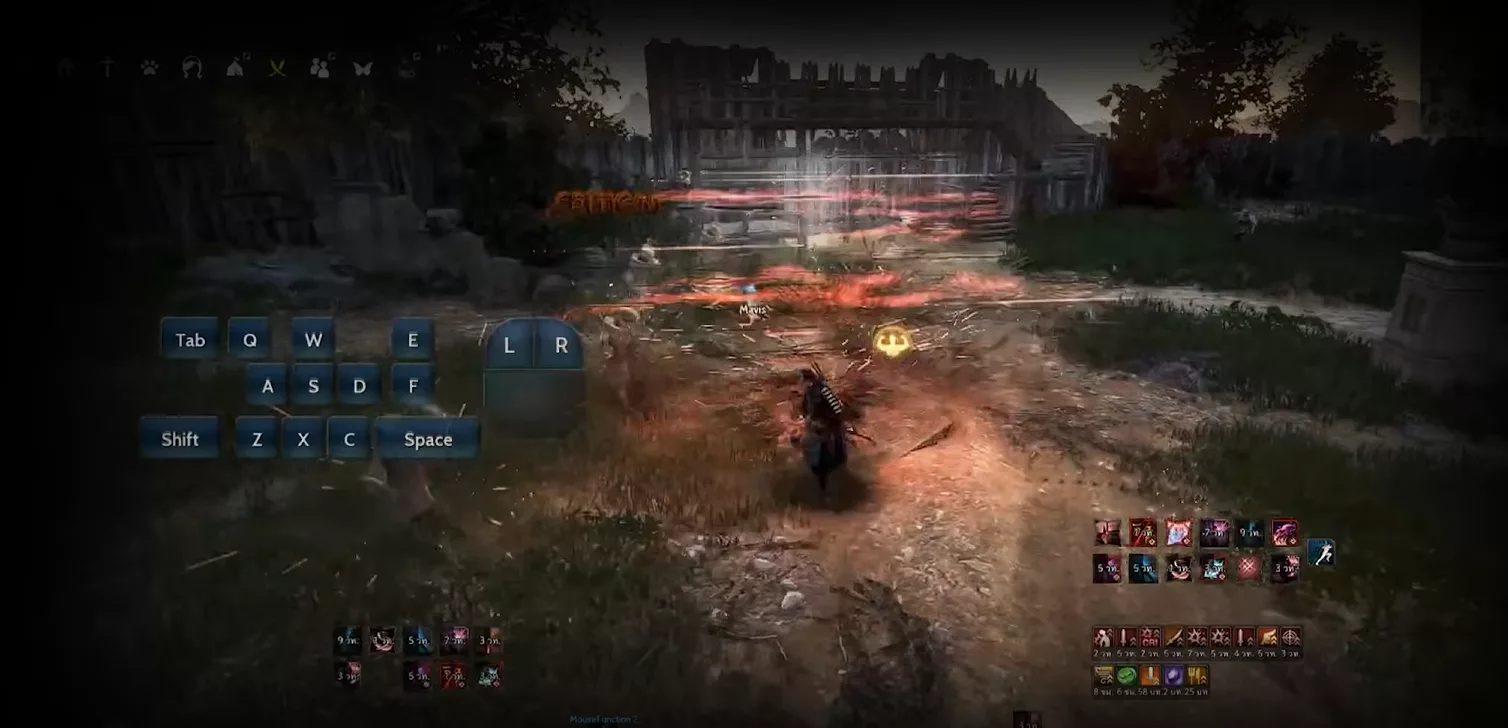Open the beauty menu via butterfly icon
Screen dimensions: 1508x728
click(x=362, y=68)
